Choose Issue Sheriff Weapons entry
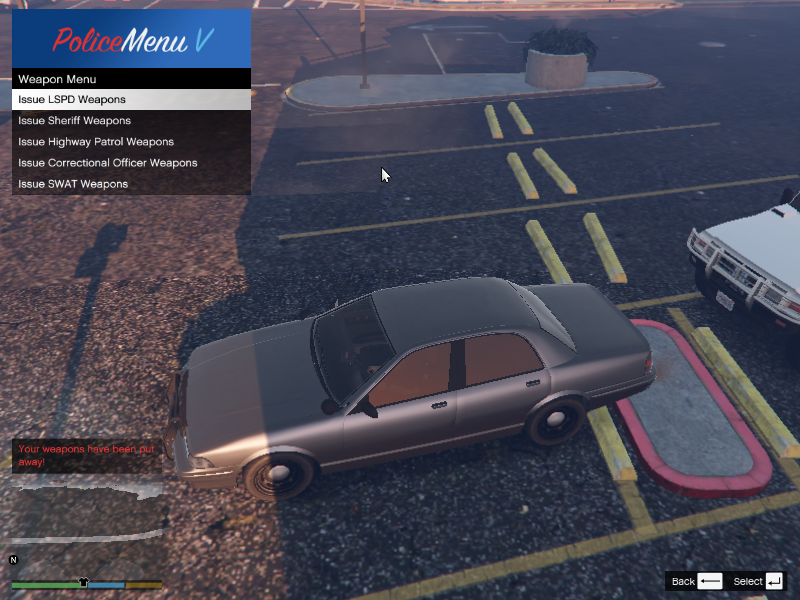Image resolution: width=800 pixels, height=600 pixels. 131,121
